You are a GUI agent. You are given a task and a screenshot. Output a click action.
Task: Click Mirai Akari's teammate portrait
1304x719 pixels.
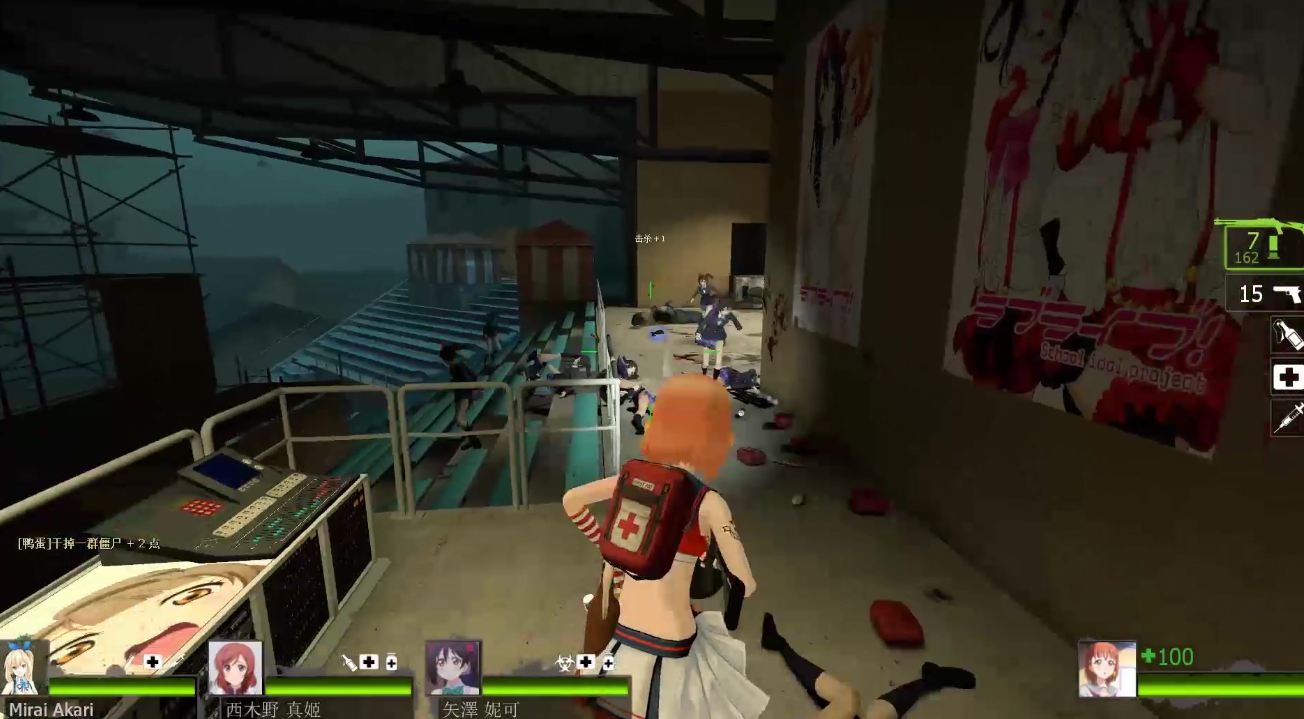pos(24,668)
